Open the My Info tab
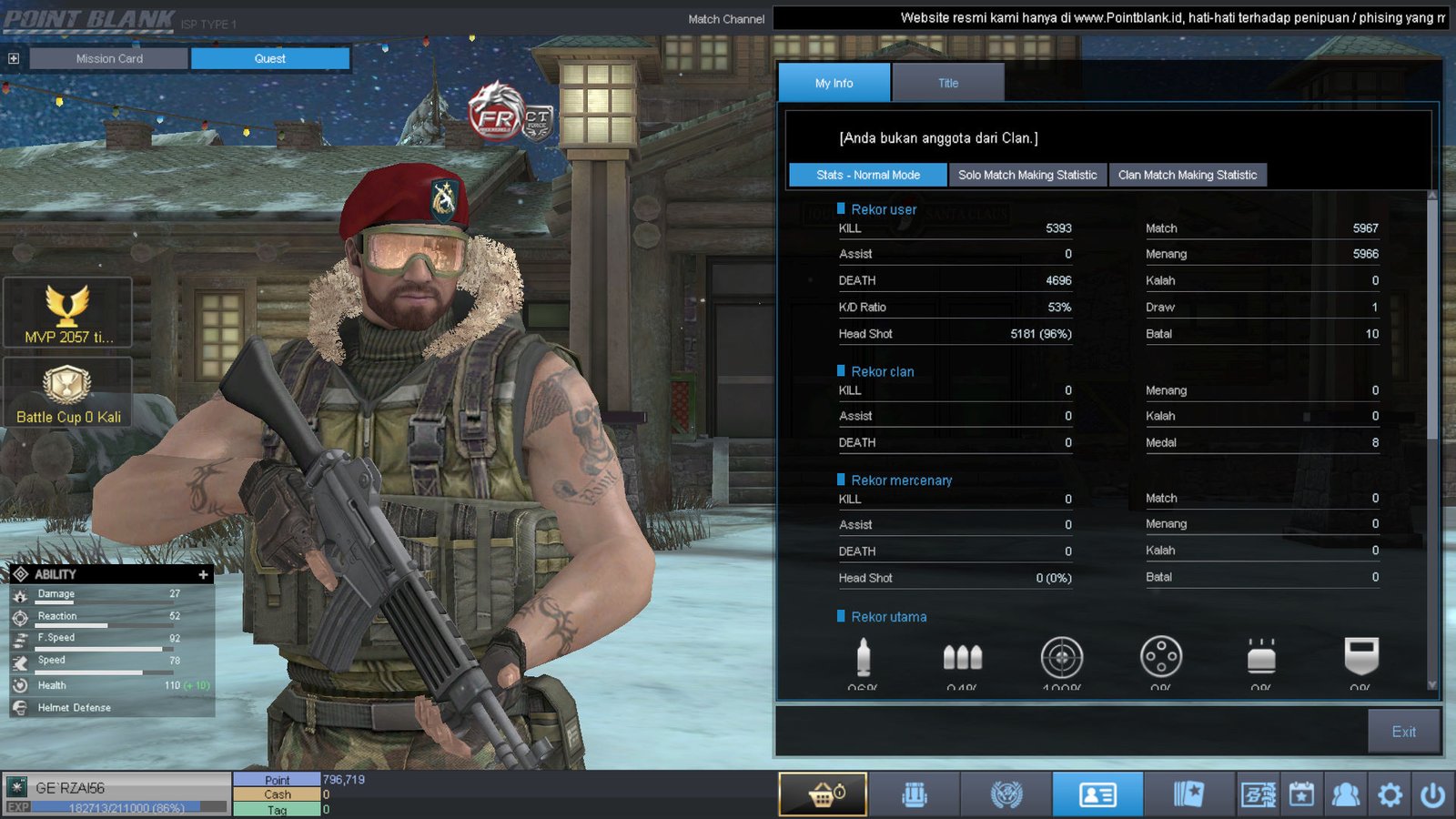Viewport: 1456px width, 819px height. pos(834,83)
